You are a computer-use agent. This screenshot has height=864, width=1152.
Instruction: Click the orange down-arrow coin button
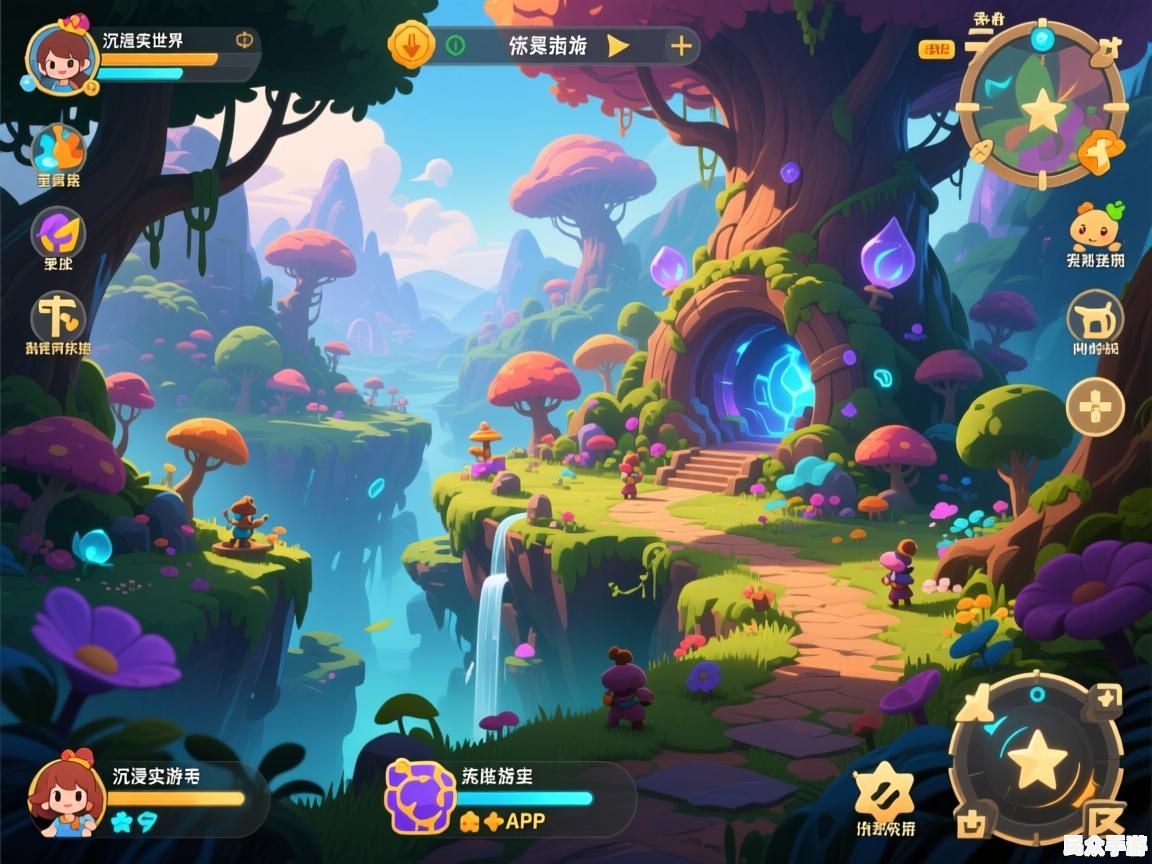tap(411, 45)
